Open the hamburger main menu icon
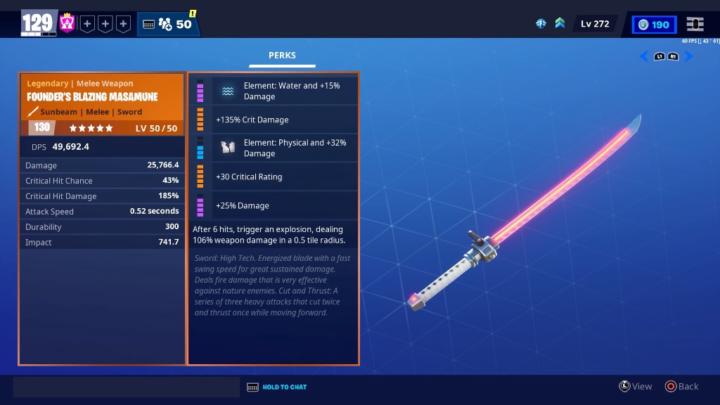 tap(695, 24)
